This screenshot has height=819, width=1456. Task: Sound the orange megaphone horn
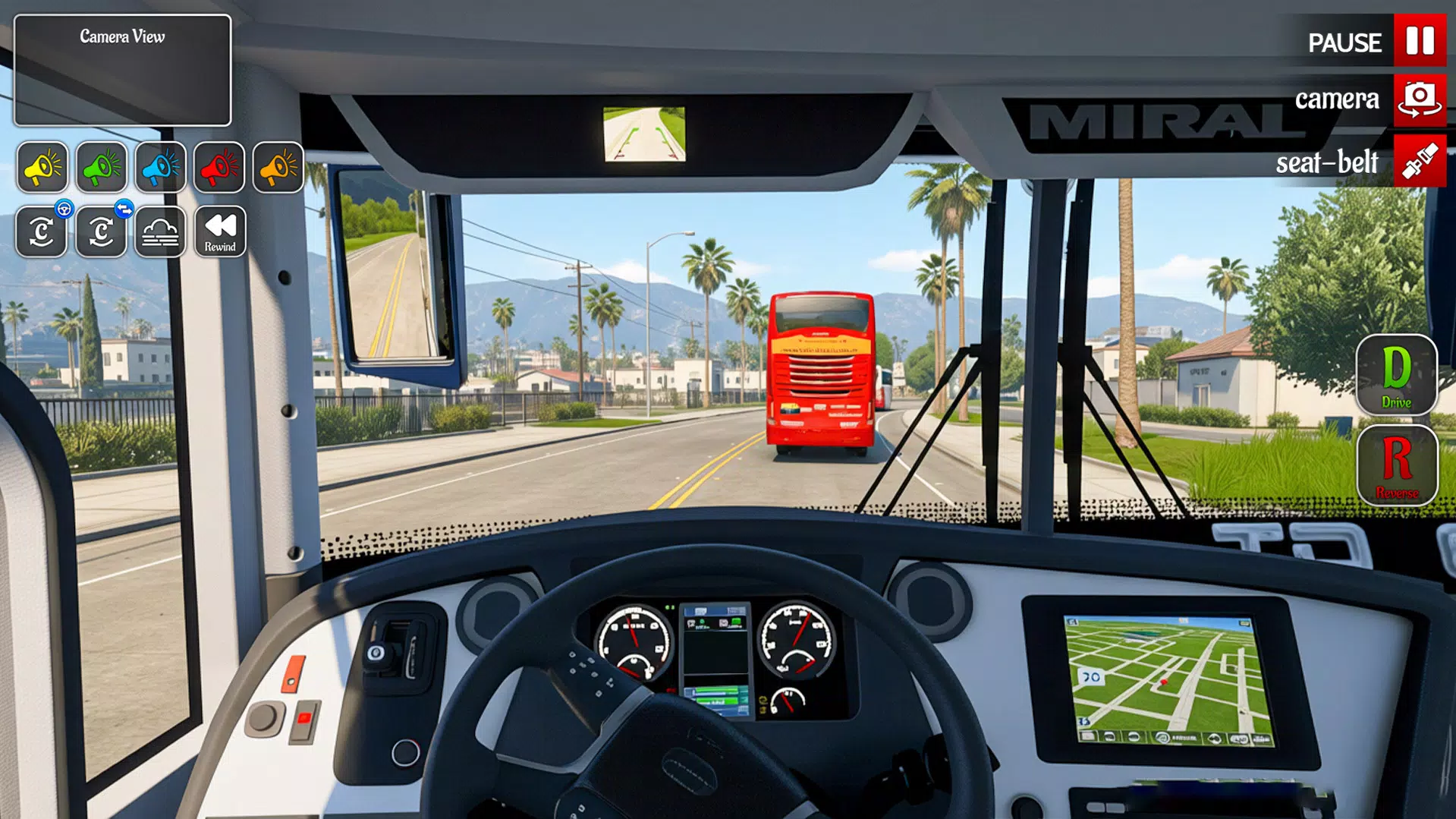tap(277, 167)
